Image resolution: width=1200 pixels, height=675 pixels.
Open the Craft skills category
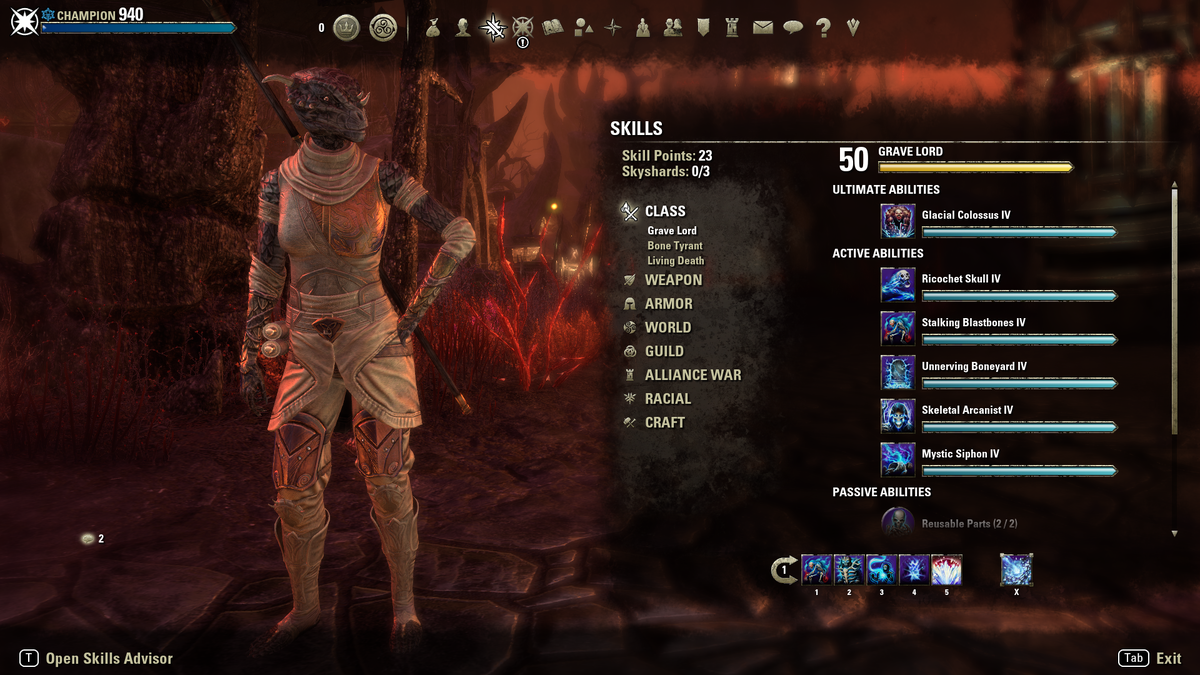664,422
